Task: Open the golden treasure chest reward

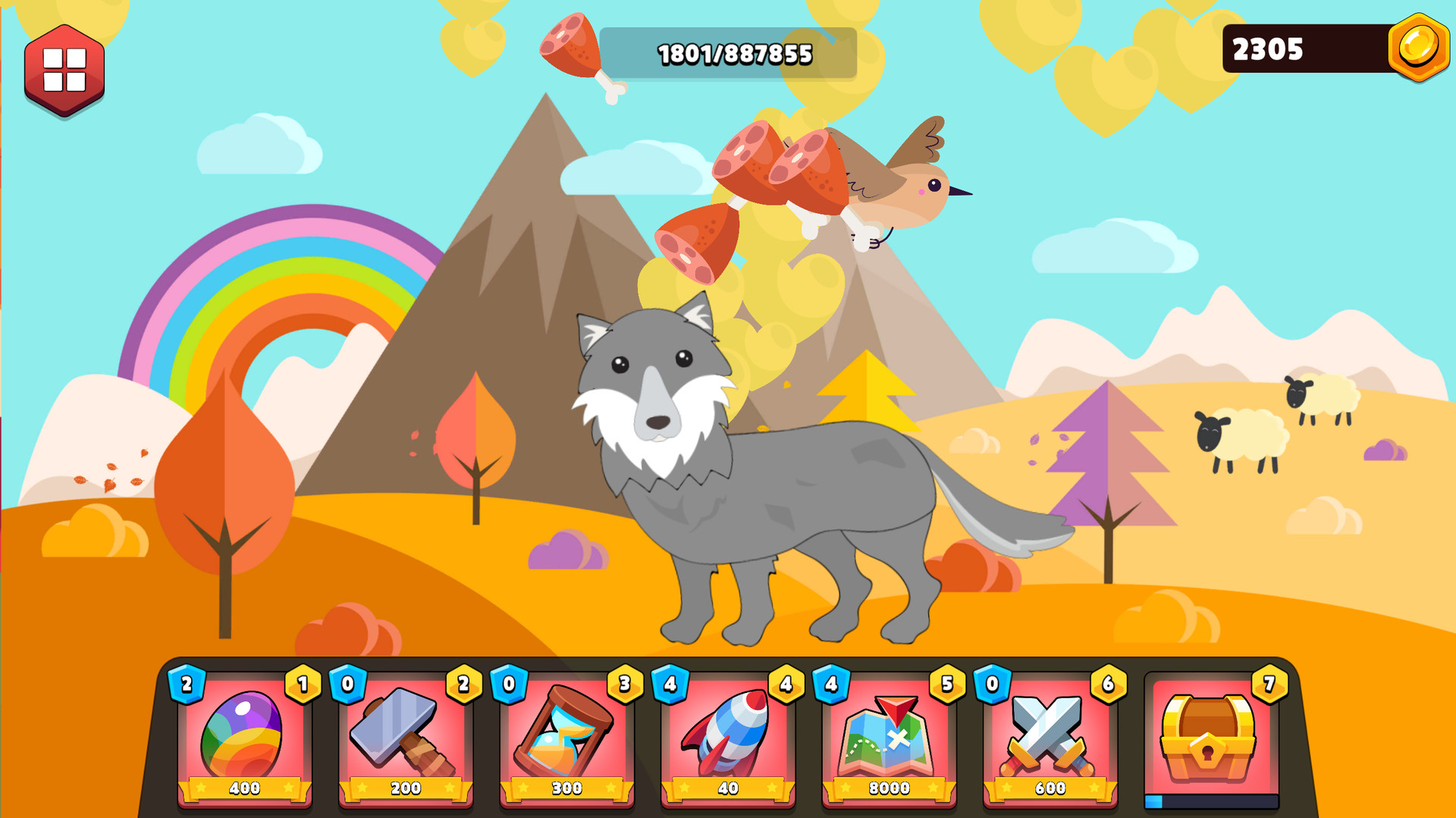Action: tap(1209, 737)
